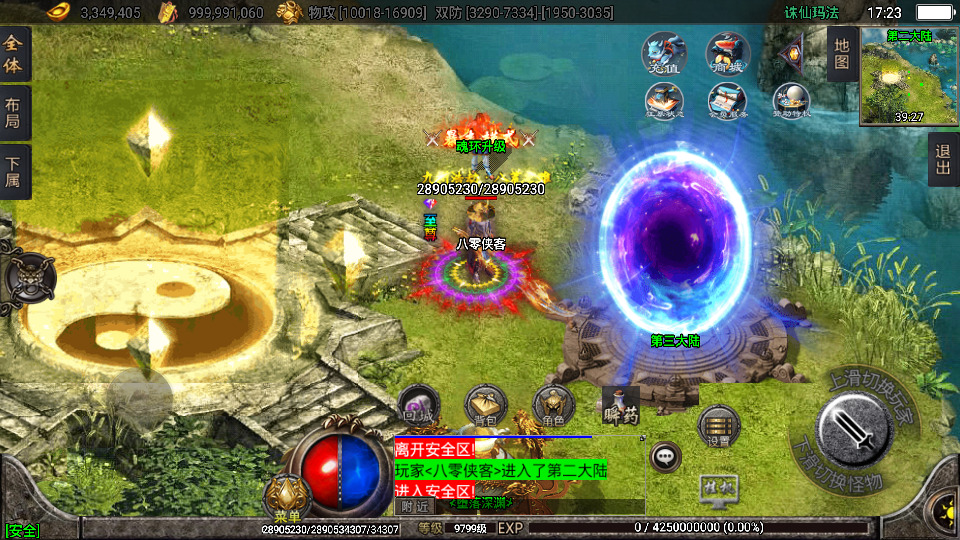The height and width of the screenshot is (540, 960).
Task: Open the 充值 recharge icon
Action: [664, 52]
